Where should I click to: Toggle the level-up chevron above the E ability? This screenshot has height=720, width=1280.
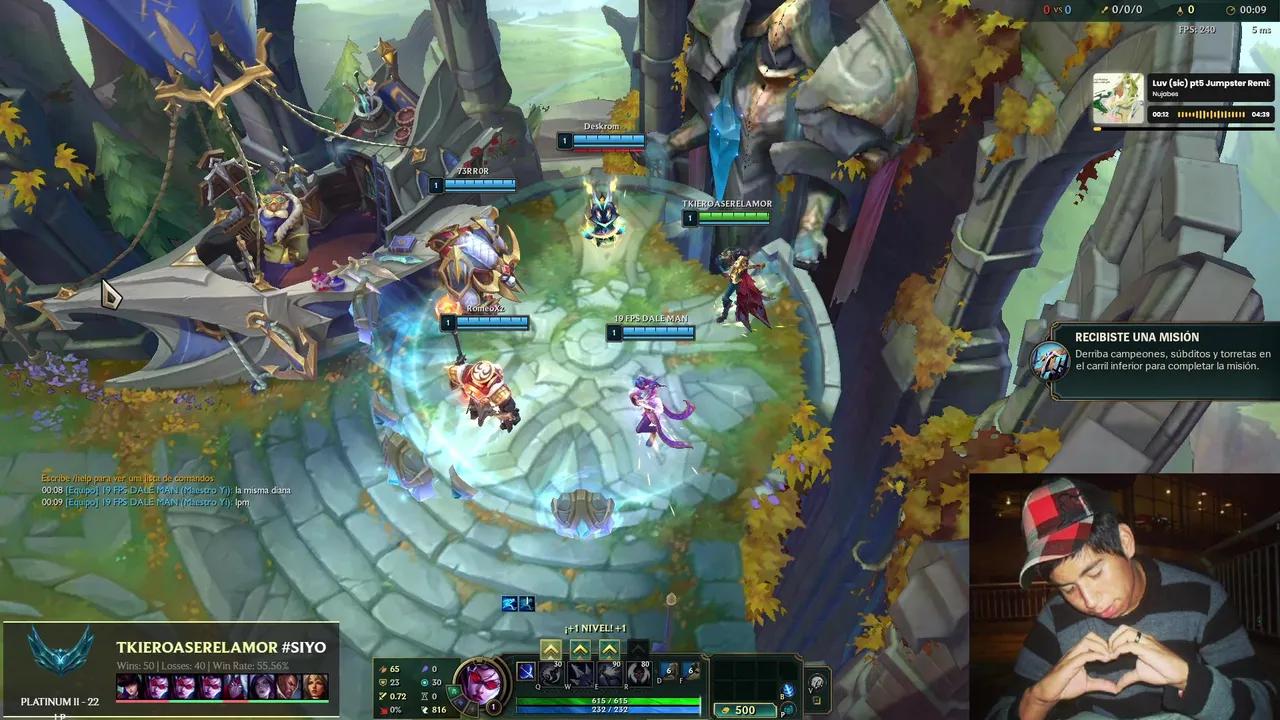(609, 650)
